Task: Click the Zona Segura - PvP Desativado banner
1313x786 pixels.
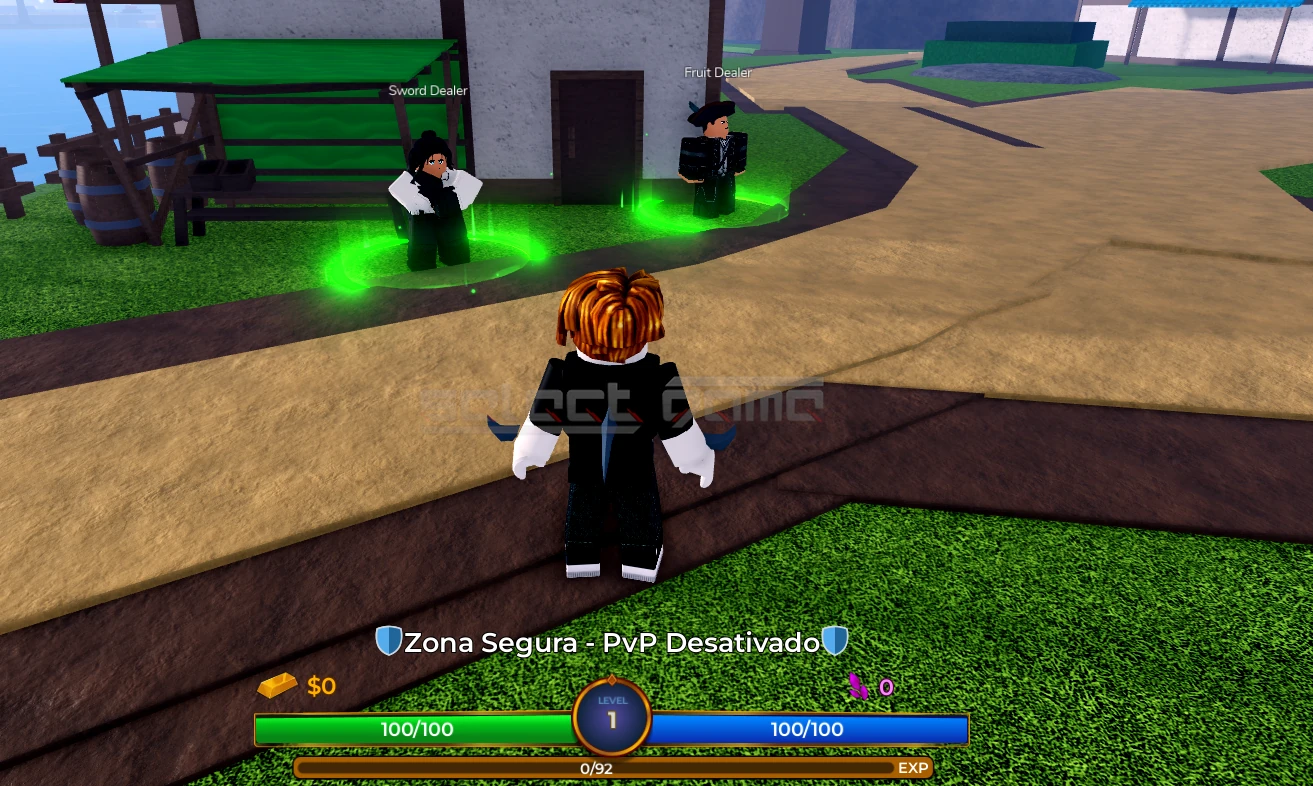Action: (x=613, y=642)
